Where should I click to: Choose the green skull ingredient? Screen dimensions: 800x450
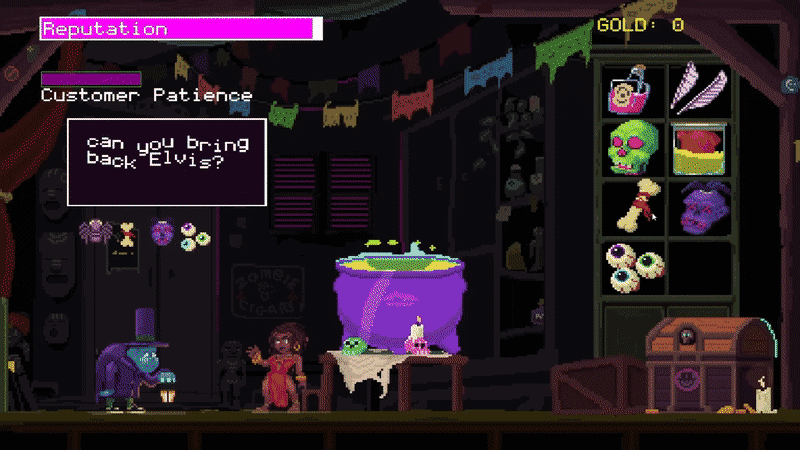coord(632,149)
